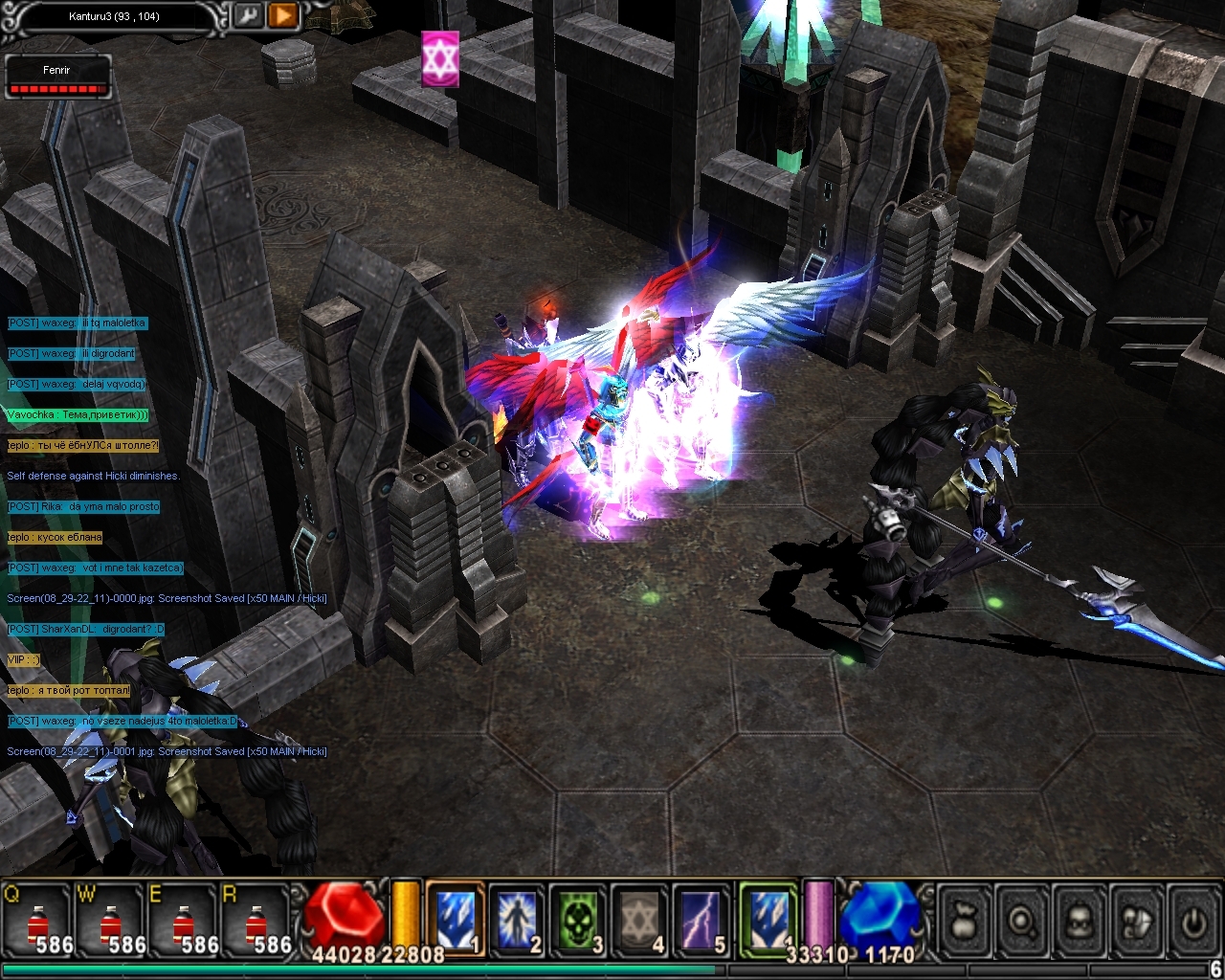
Task: Activate the lightning bolt skill numbered 5
Action: pos(702,919)
